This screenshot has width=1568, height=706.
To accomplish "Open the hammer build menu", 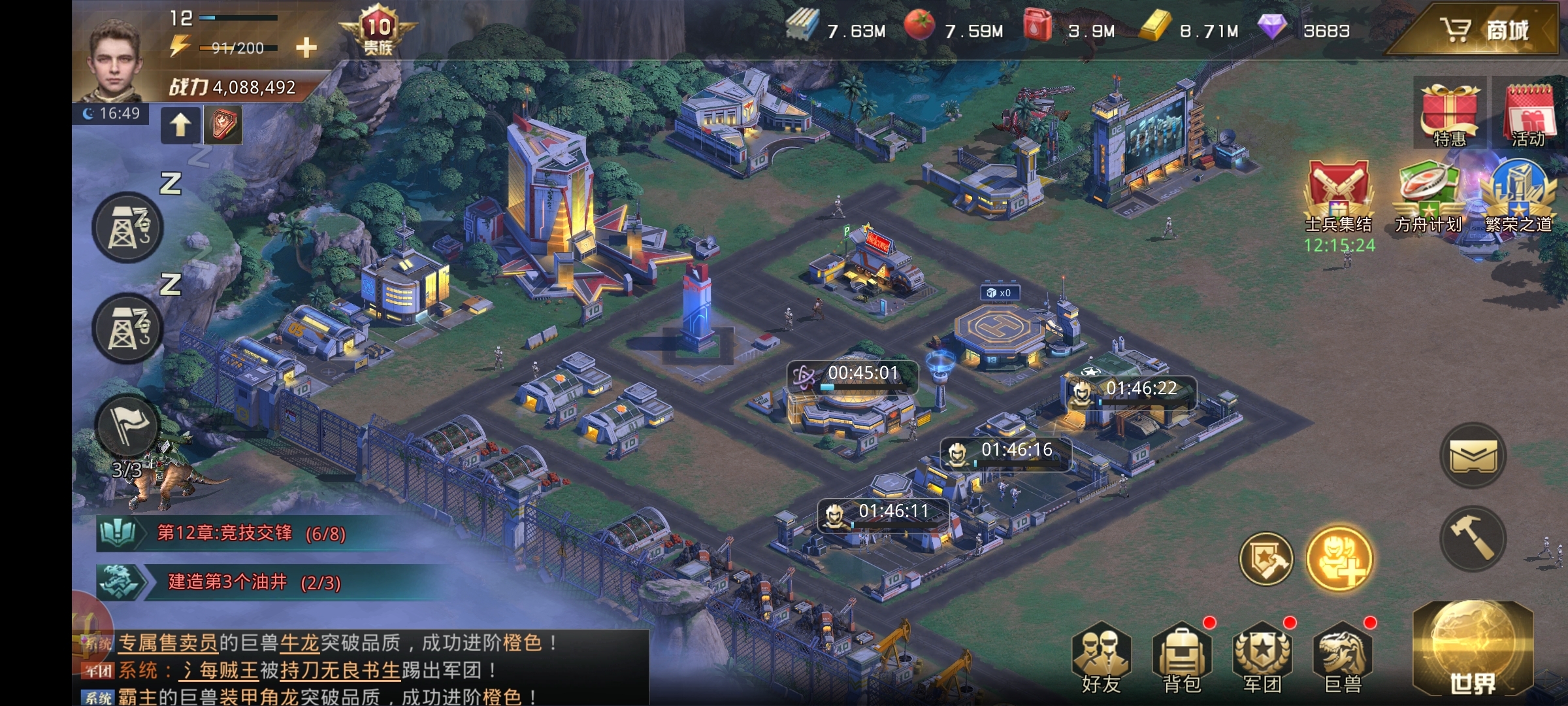I will coord(1473,539).
